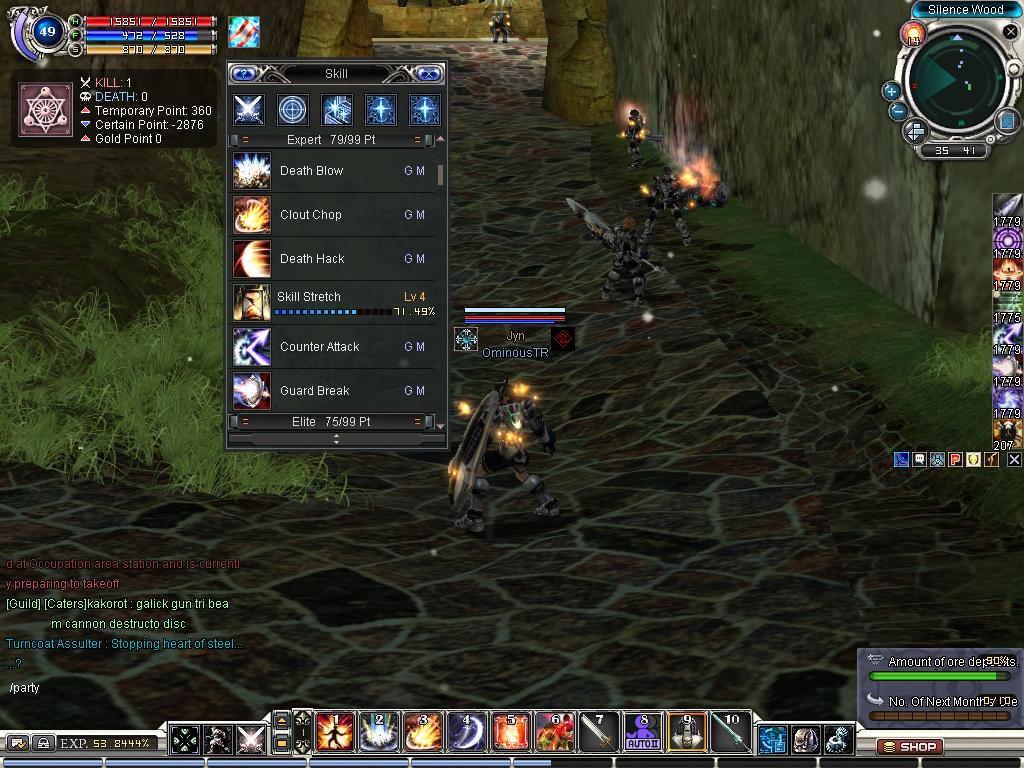Switch to the round target skill tab
Image resolution: width=1024 pixels, height=768 pixels.
[x=292, y=109]
